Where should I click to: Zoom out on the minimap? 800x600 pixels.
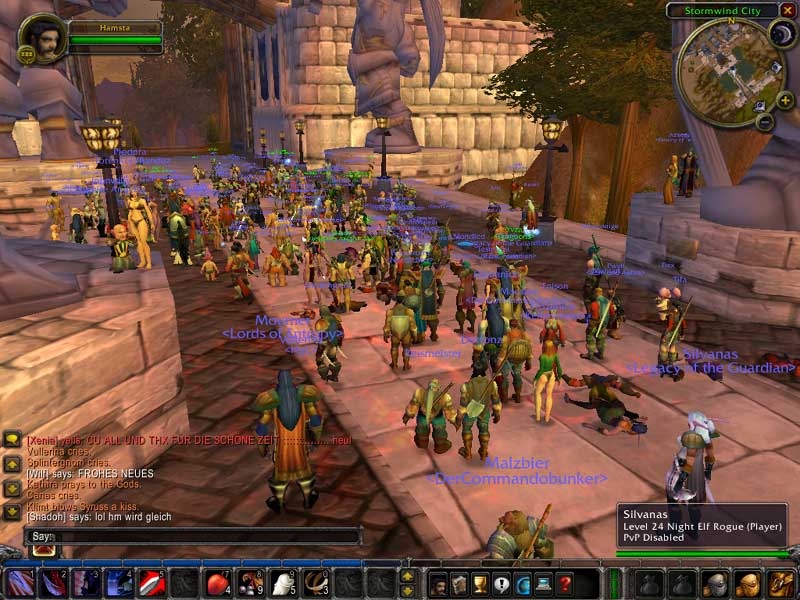pyautogui.click(x=763, y=123)
